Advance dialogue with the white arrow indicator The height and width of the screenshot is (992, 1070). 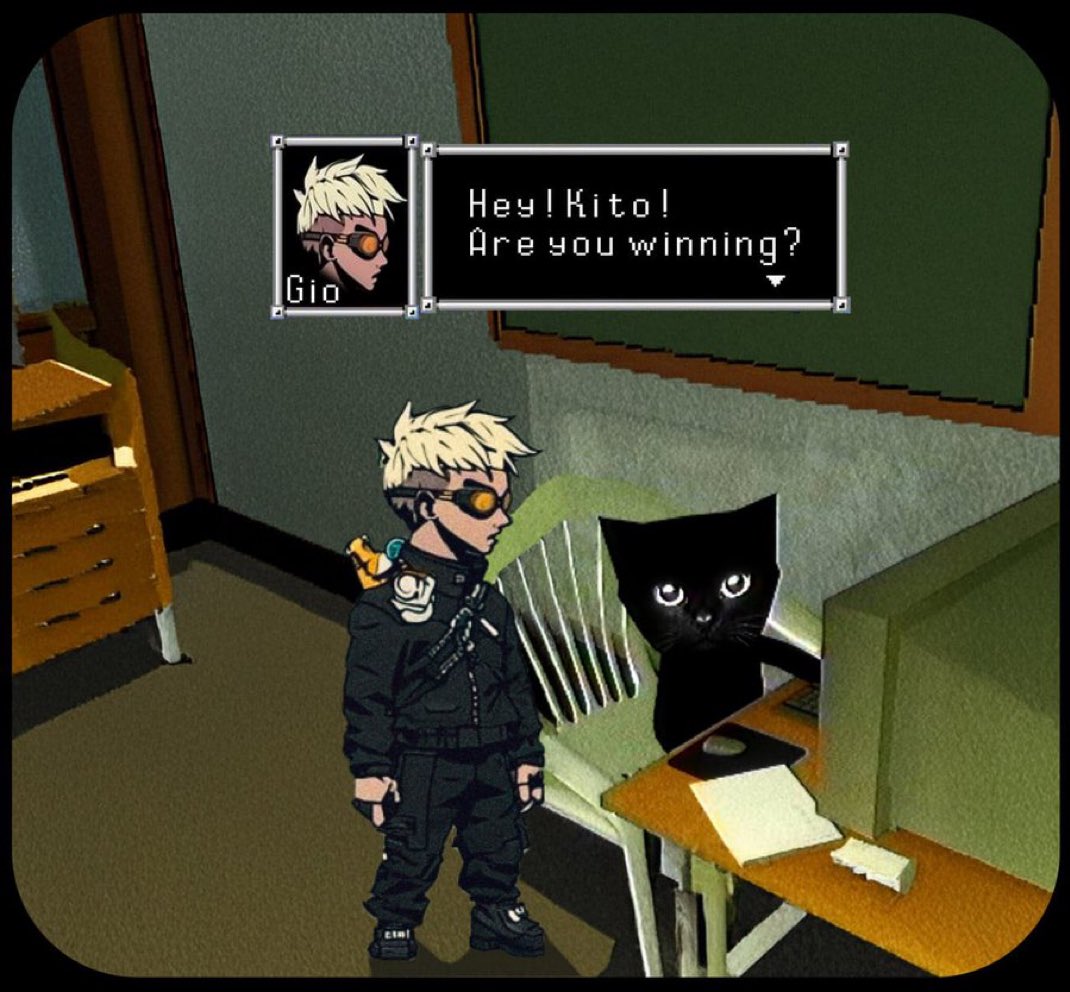click(776, 282)
